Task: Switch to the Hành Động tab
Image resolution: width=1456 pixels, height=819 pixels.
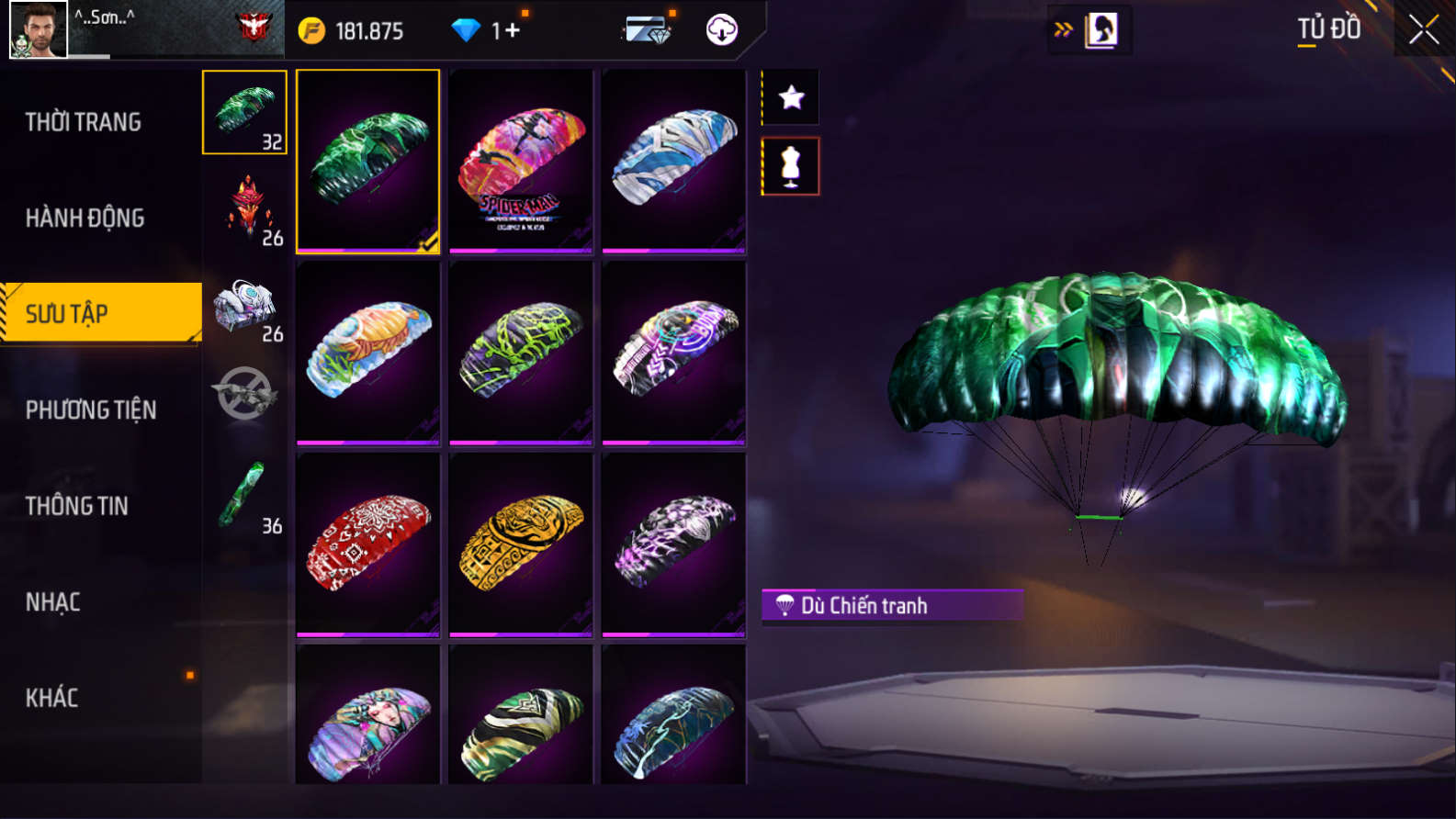Action: tap(85, 218)
